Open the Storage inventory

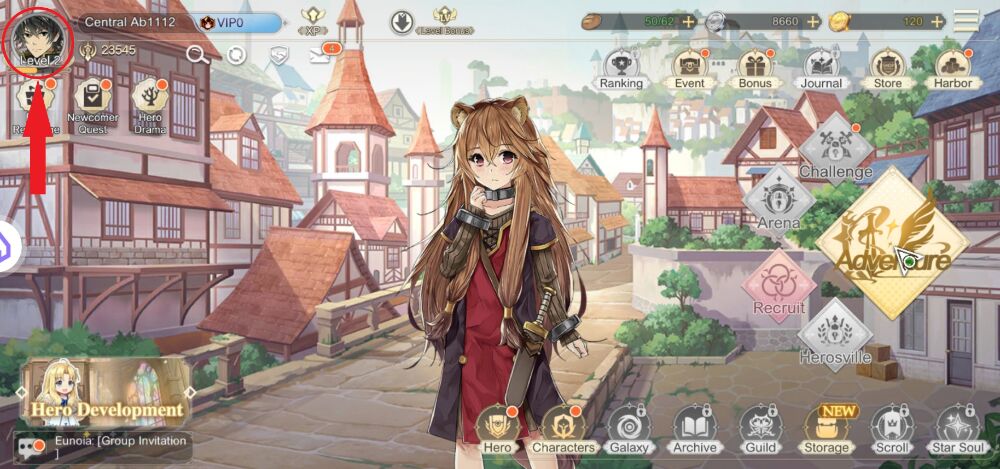[826, 429]
